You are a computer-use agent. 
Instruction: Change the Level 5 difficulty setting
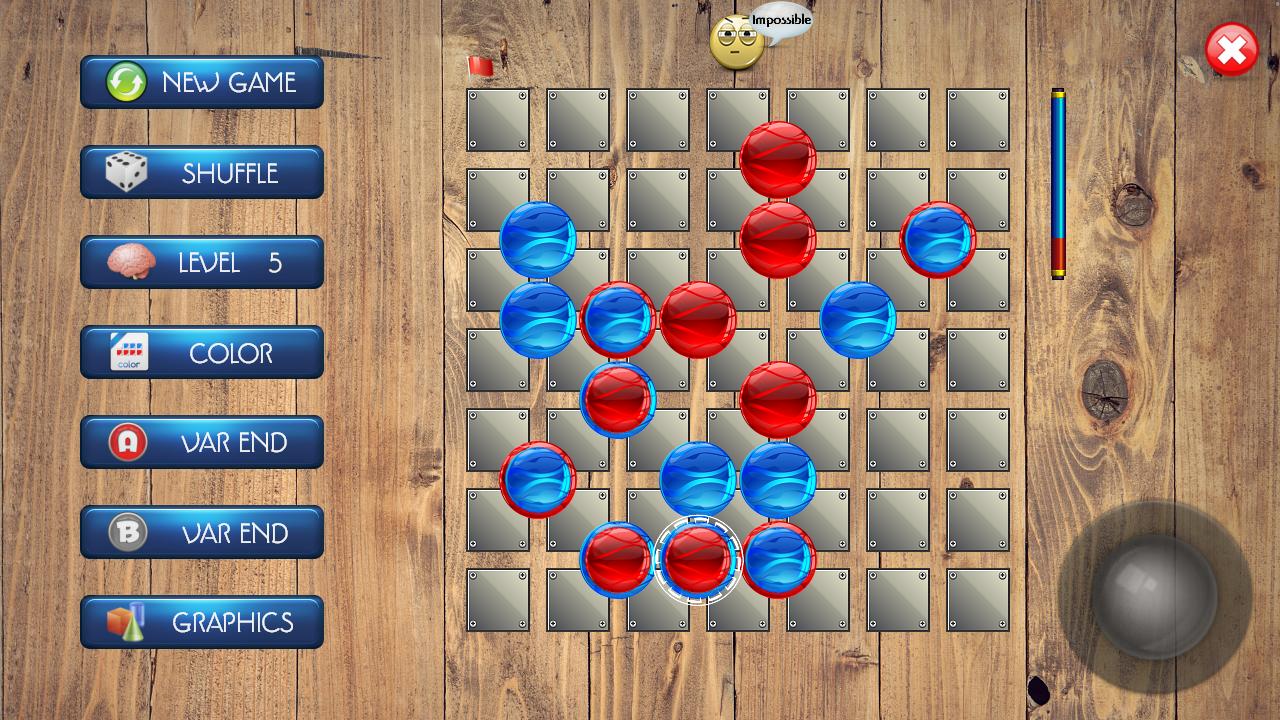[x=202, y=262]
